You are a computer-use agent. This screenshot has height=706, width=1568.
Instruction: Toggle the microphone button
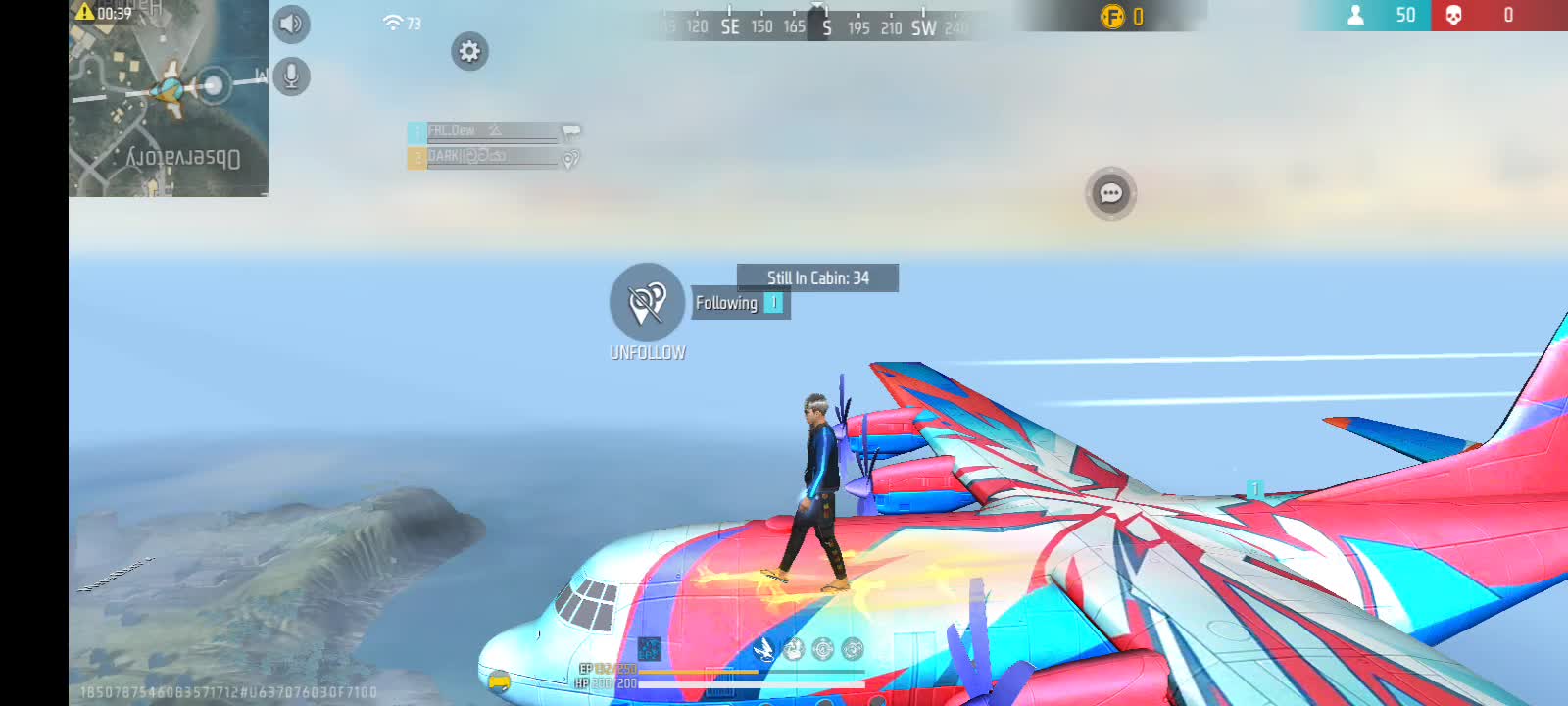pos(291,76)
